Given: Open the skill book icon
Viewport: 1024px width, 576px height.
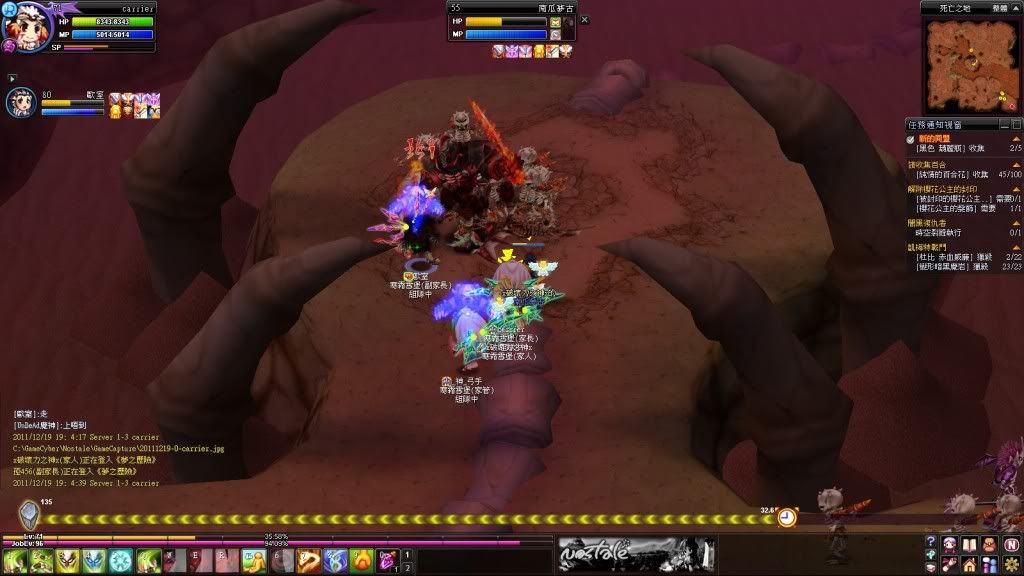Looking at the screenshot, I should [969, 544].
